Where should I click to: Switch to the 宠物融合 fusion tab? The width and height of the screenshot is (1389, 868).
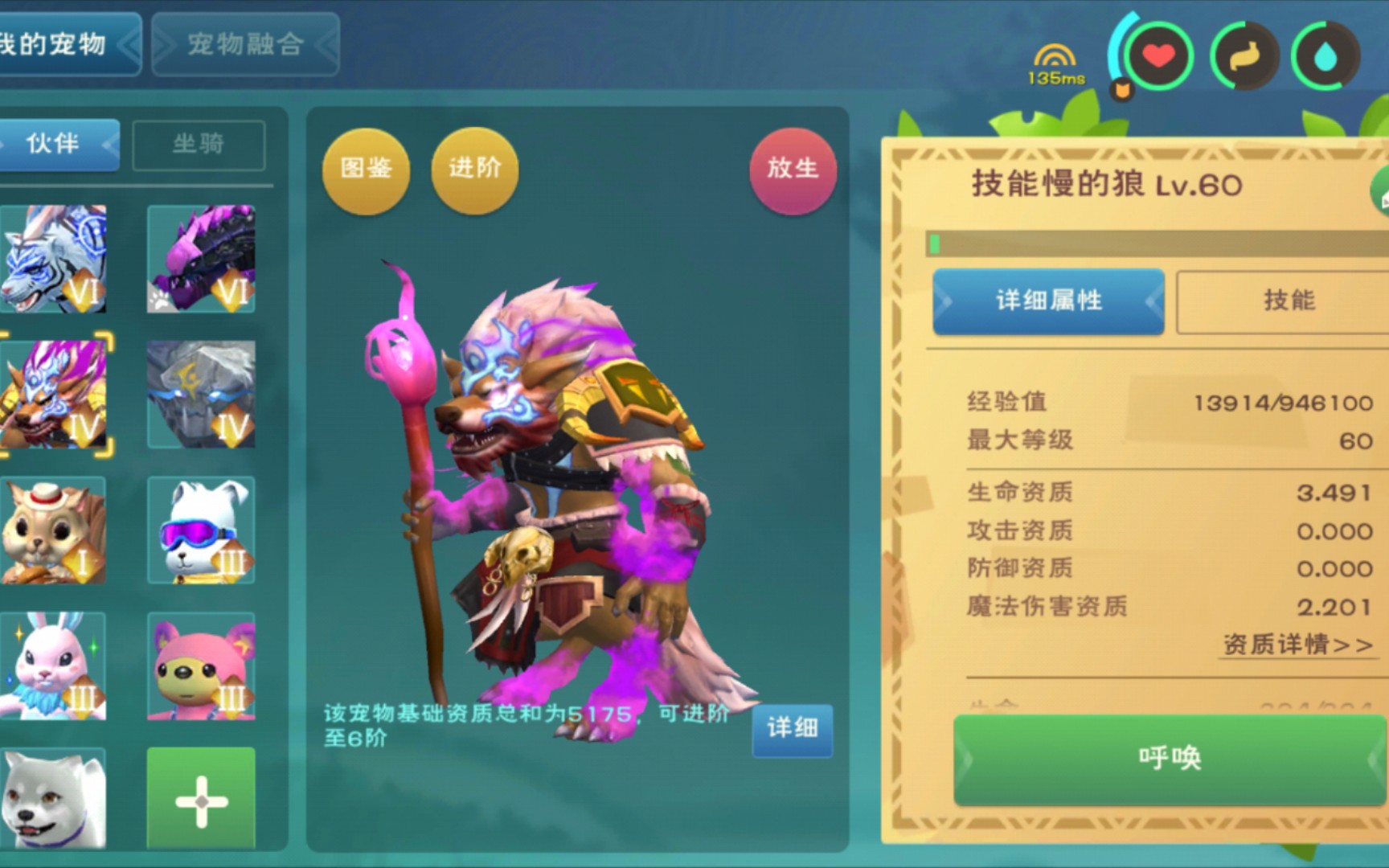click(244, 46)
